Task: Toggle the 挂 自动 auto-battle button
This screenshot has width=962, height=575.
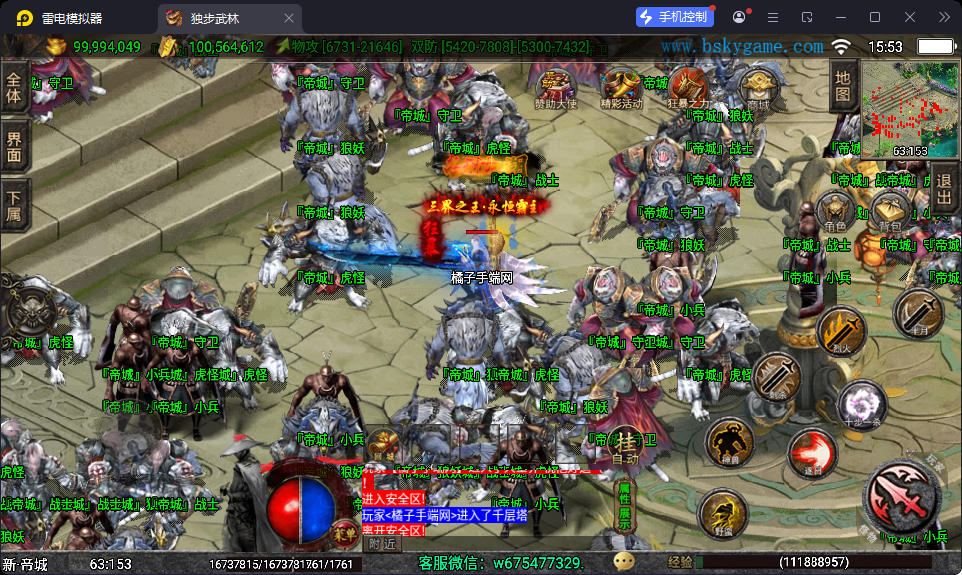Action: (625, 447)
